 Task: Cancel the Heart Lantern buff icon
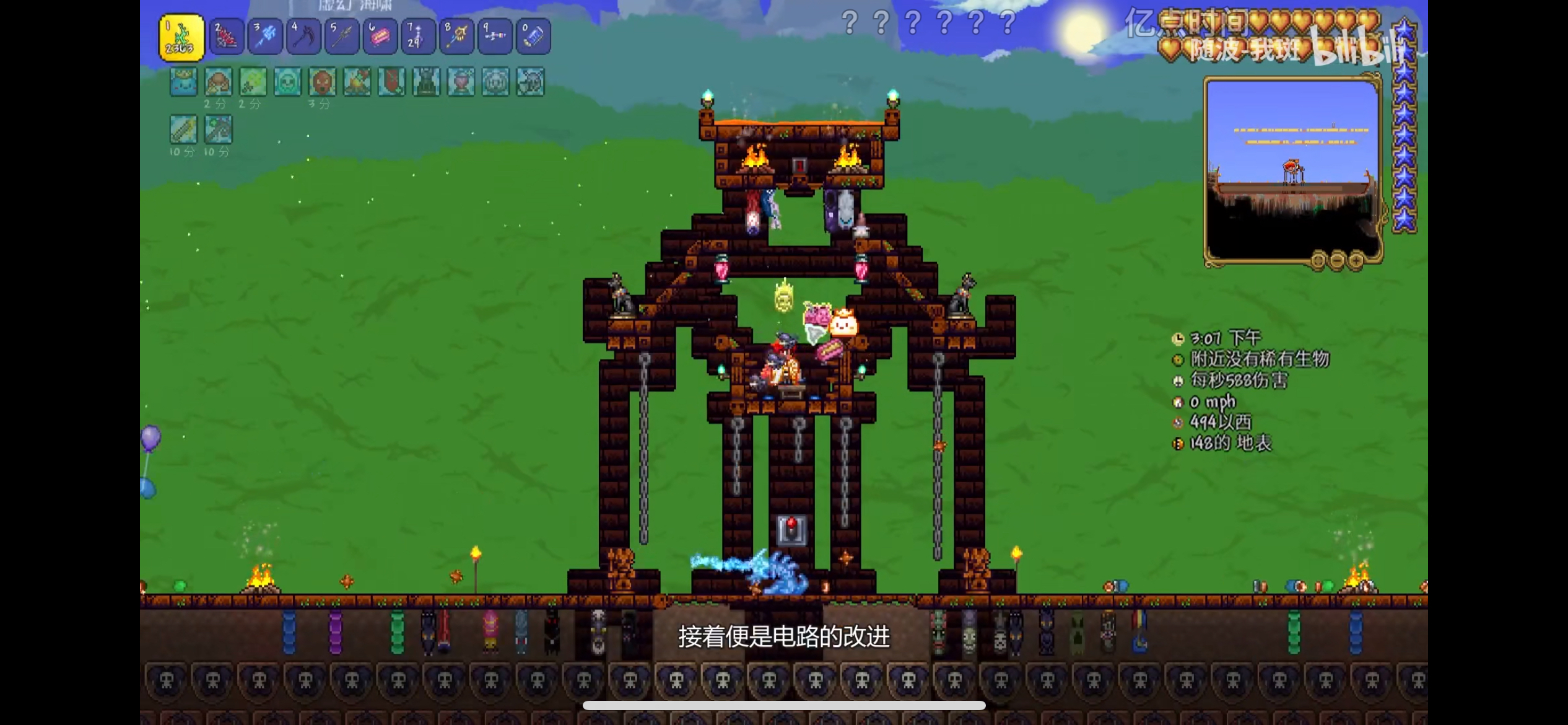coord(463,82)
